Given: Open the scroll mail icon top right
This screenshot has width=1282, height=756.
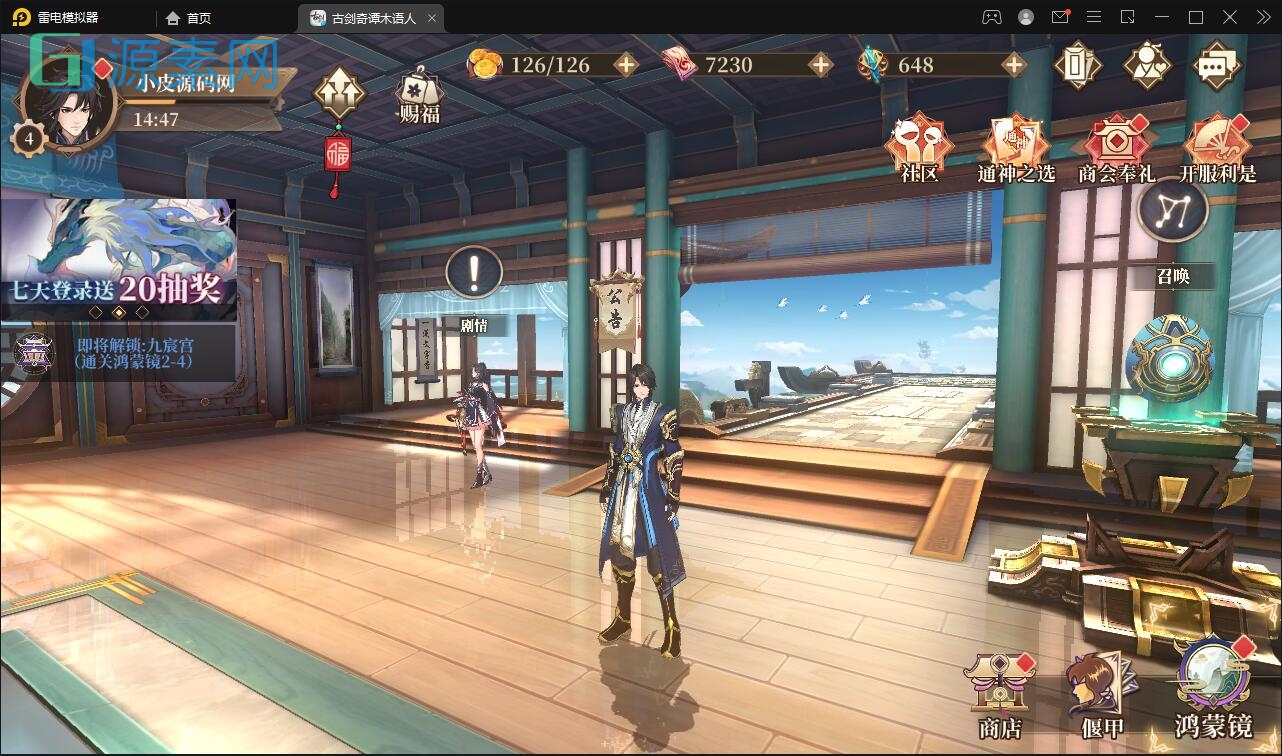Looking at the screenshot, I should tap(1078, 63).
